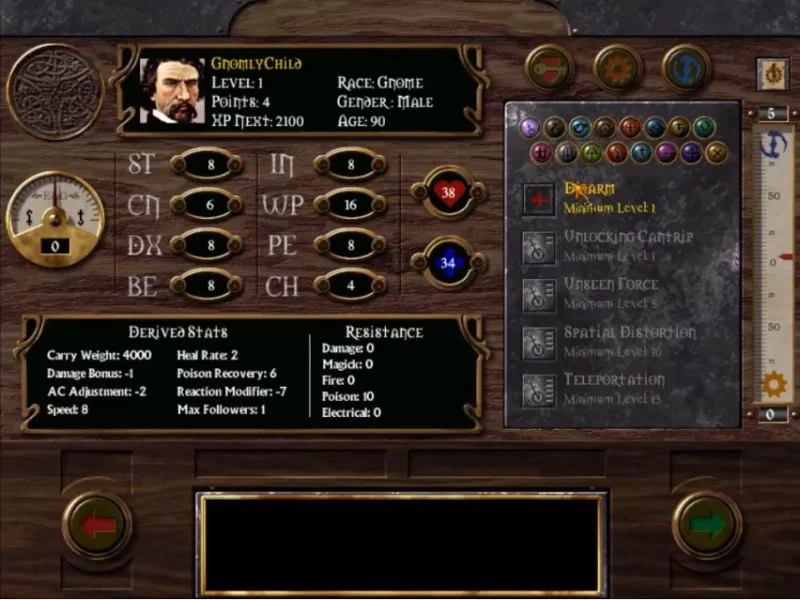Click the small square button above the aptitude meter
This screenshot has width=800, height=600.
[771, 73]
